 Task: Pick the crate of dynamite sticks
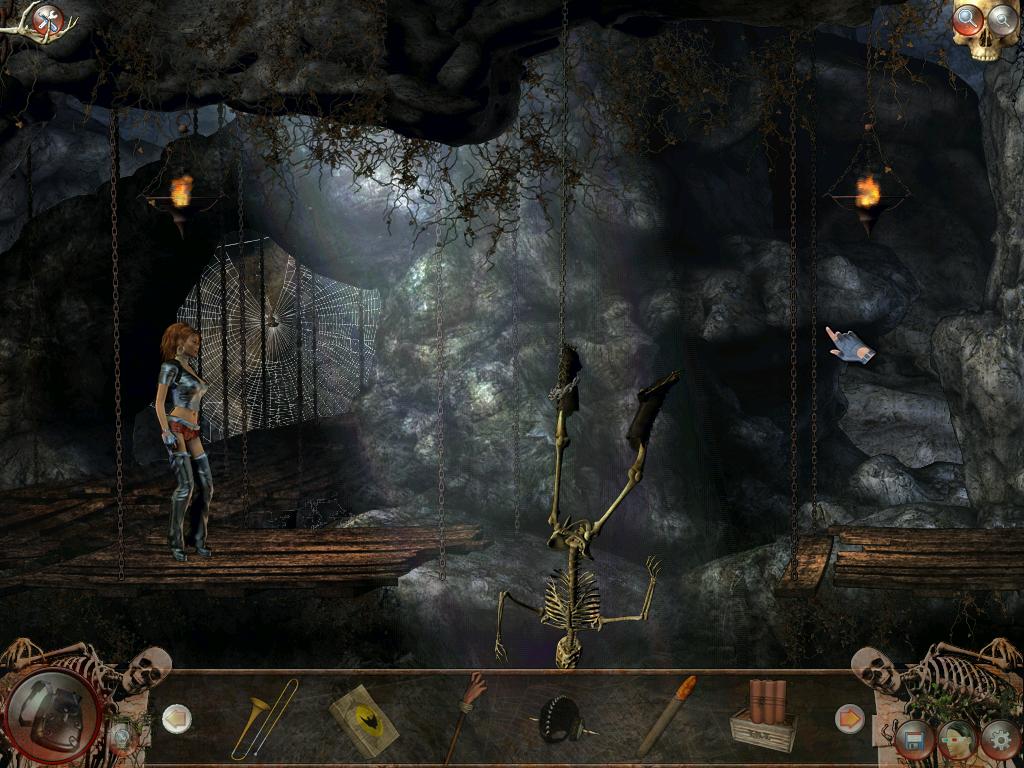click(763, 716)
